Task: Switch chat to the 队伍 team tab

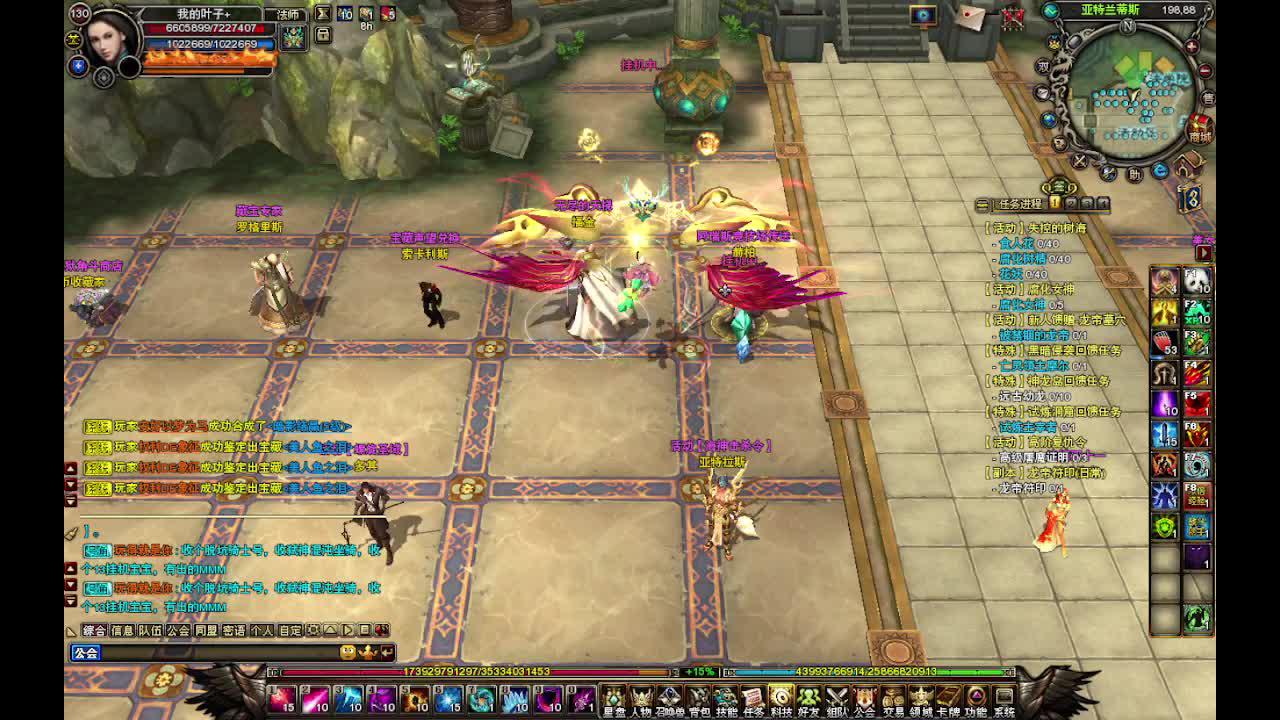Action: [x=150, y=631]
